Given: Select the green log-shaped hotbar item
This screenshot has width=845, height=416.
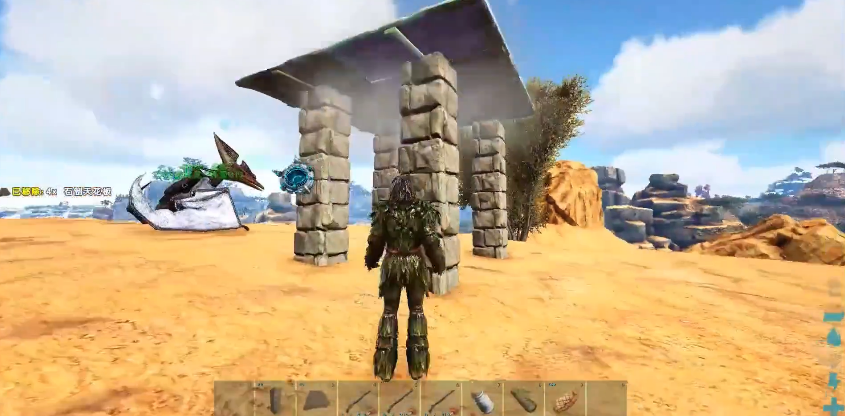Looking at the screenshot, I should point(524,400).
